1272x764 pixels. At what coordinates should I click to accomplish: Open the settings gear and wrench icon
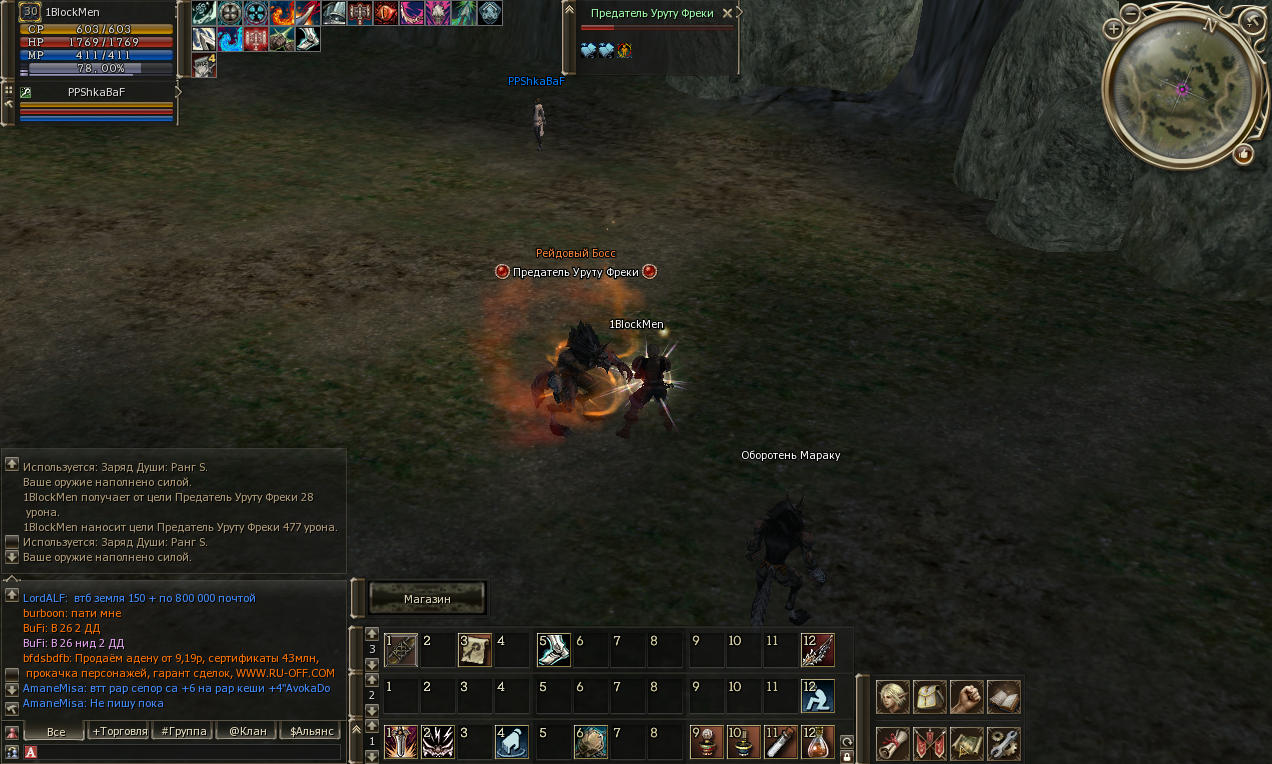[1003, 743]
